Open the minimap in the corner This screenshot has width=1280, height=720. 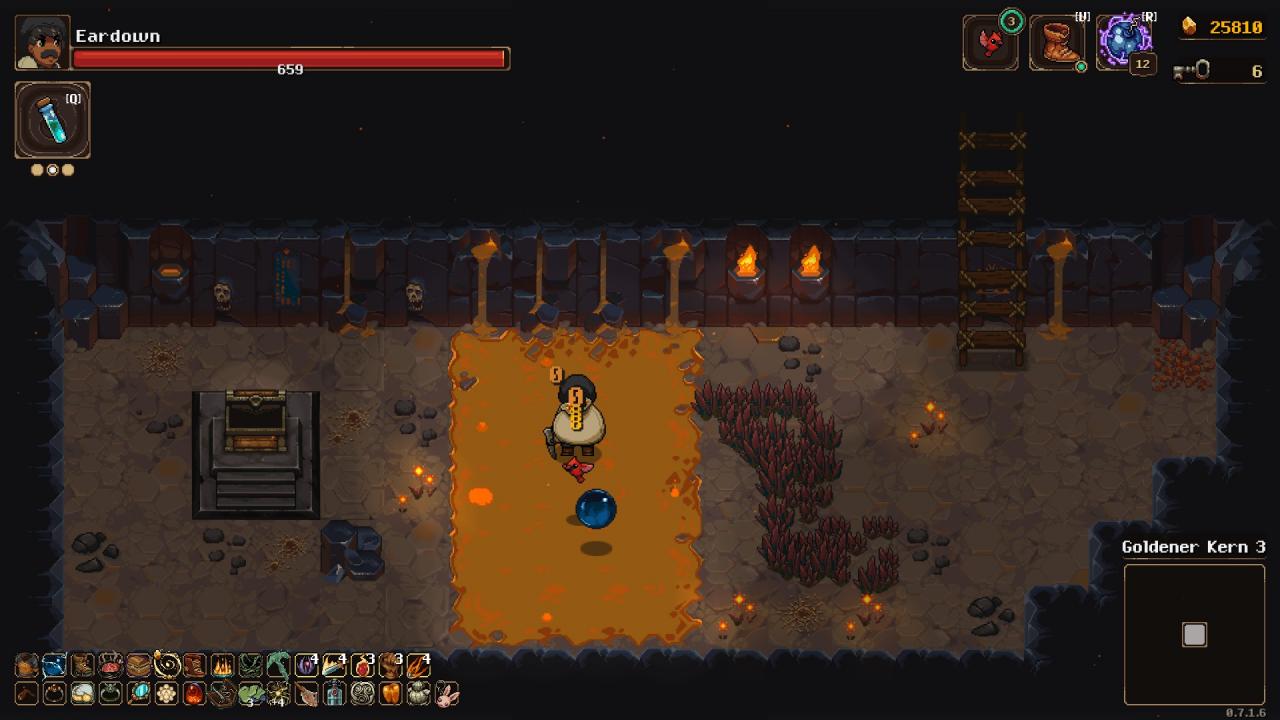pos(1194,634)
